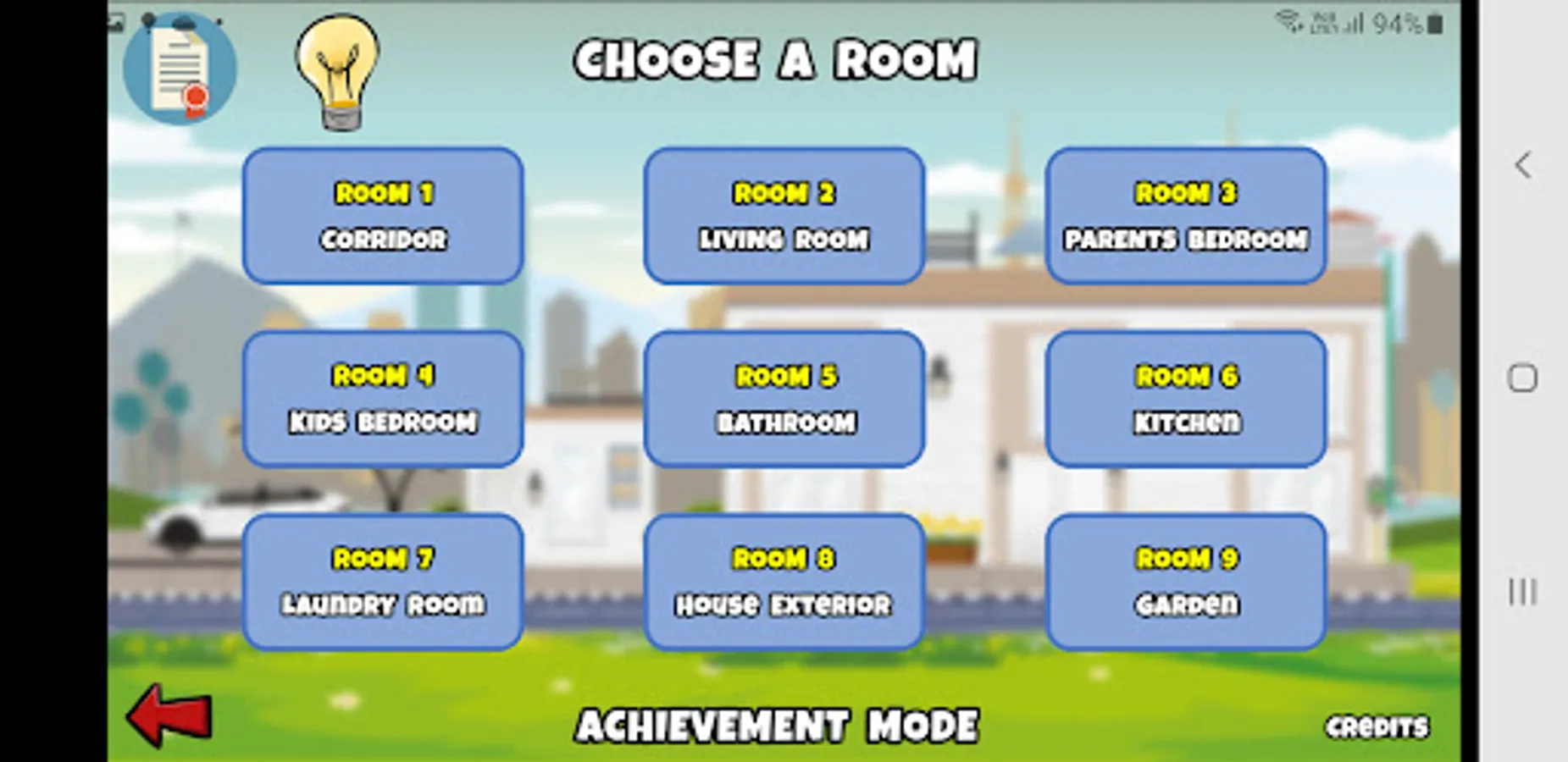Open Room 3 Parents Bedroom

pyautogui.click(x=1184, y=216)
